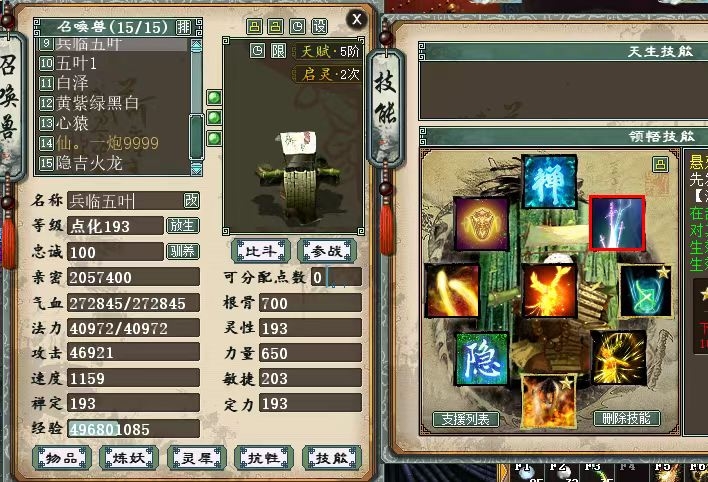This screenshot has height=482, width=708.
Task: Click the 改 rename button beside the name
Action: [x=190, y=201]
